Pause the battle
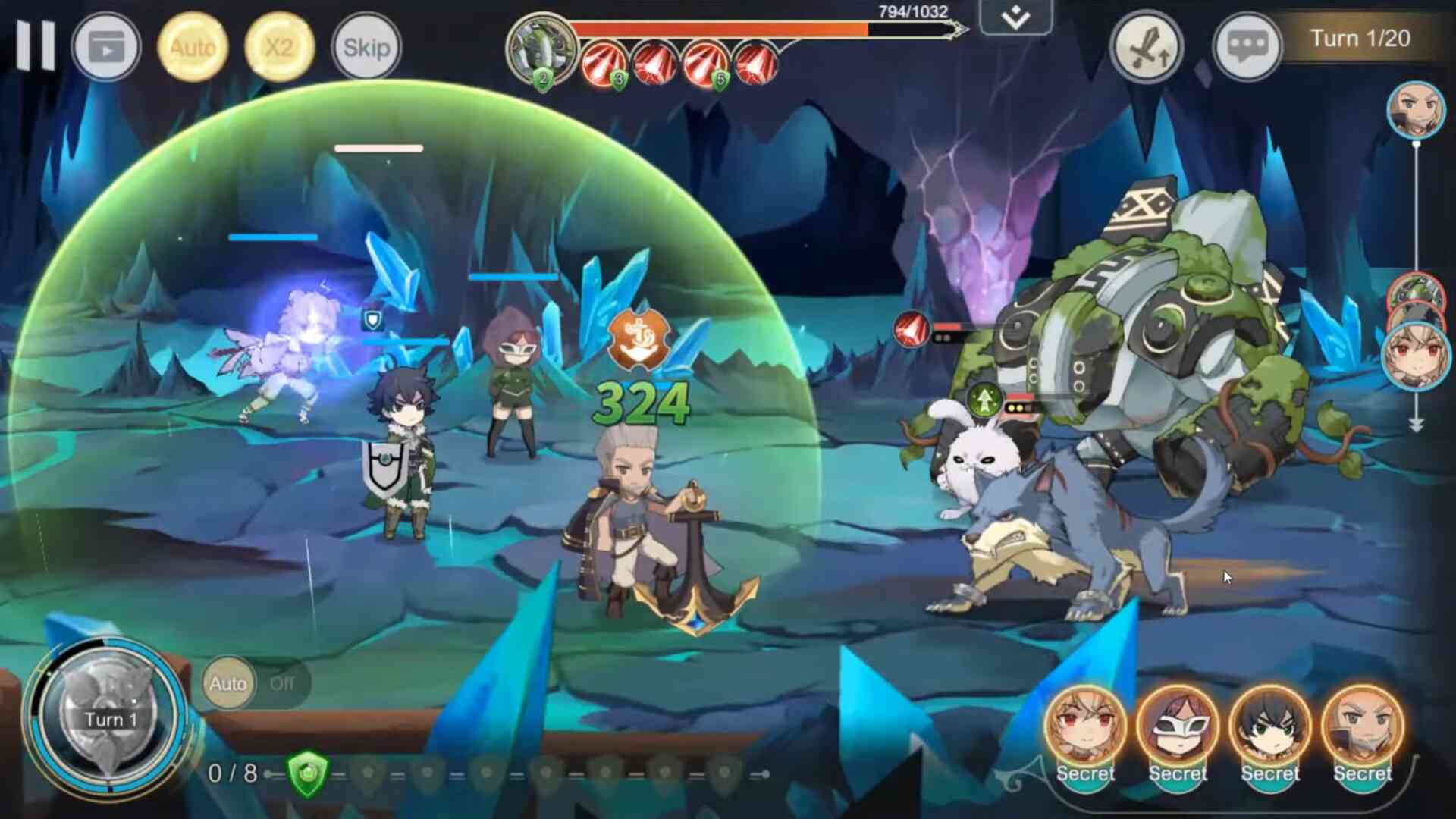The width and height of the screenshot is (1456, 819). tap(36, 45)
